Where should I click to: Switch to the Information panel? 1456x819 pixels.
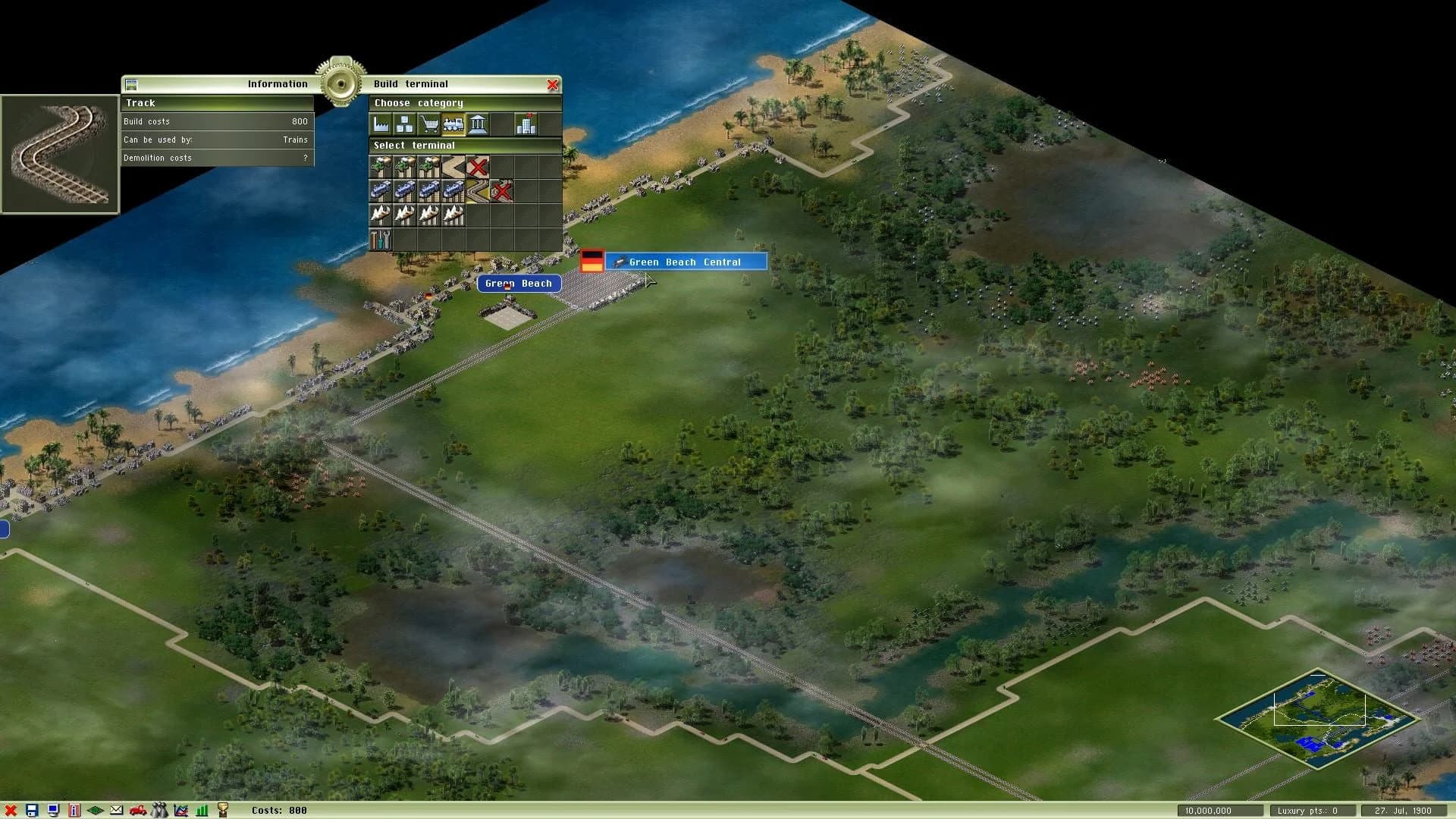click(x=277, y=83)
